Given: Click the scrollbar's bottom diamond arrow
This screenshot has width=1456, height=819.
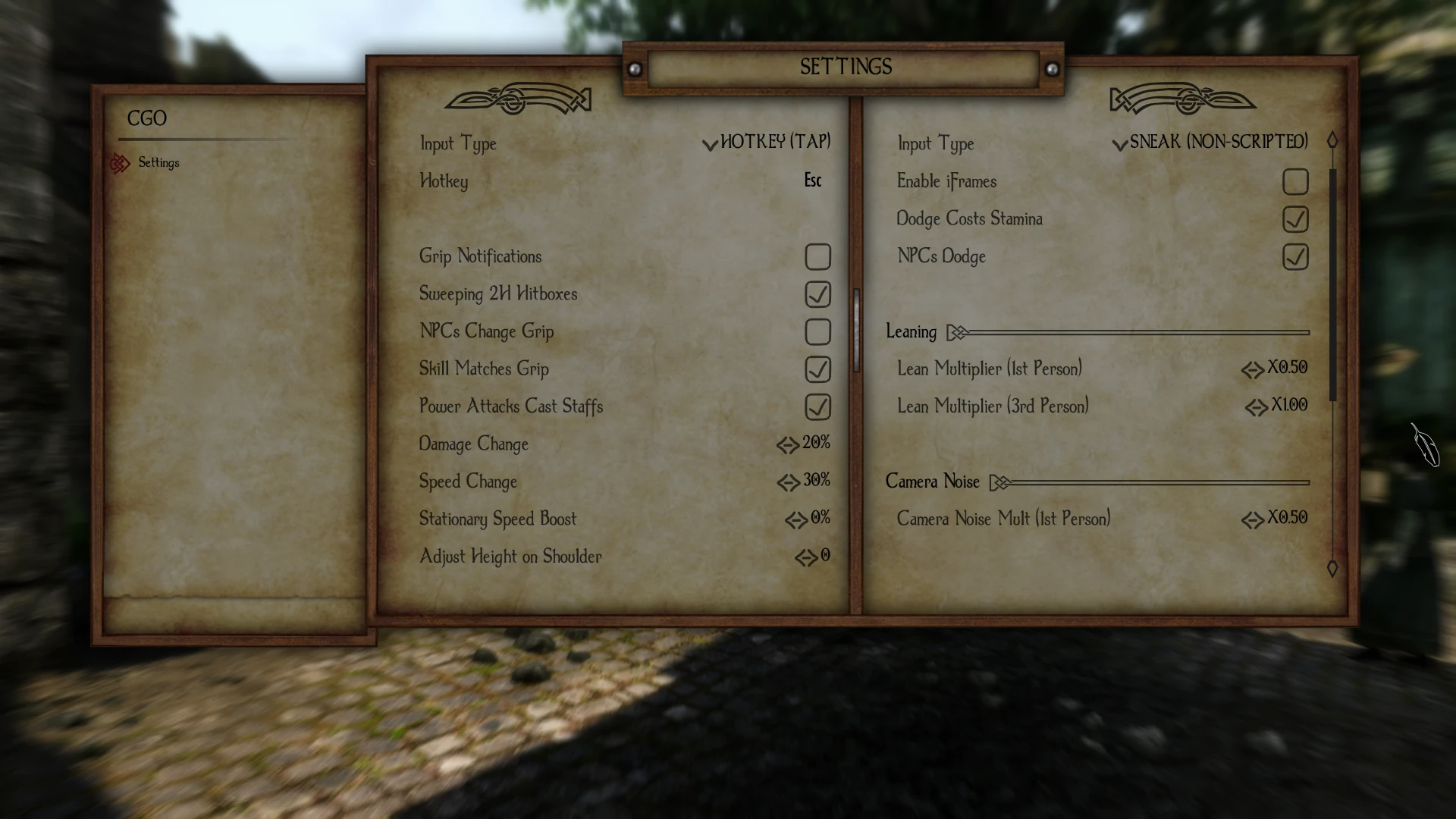Looking at the screenshot, I should pyautogui.click(x=1332, y=569).
